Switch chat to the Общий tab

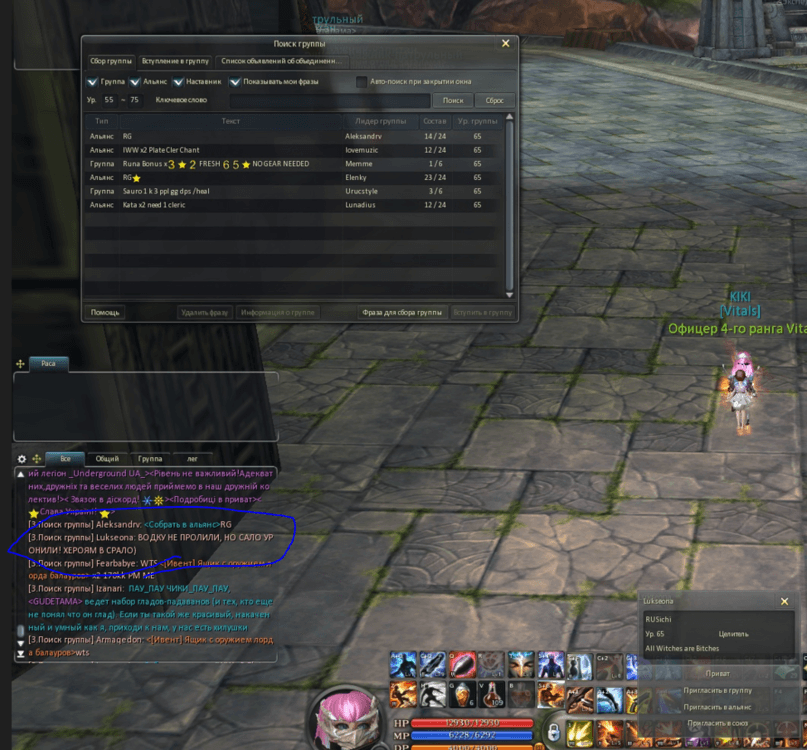[107, 459]
